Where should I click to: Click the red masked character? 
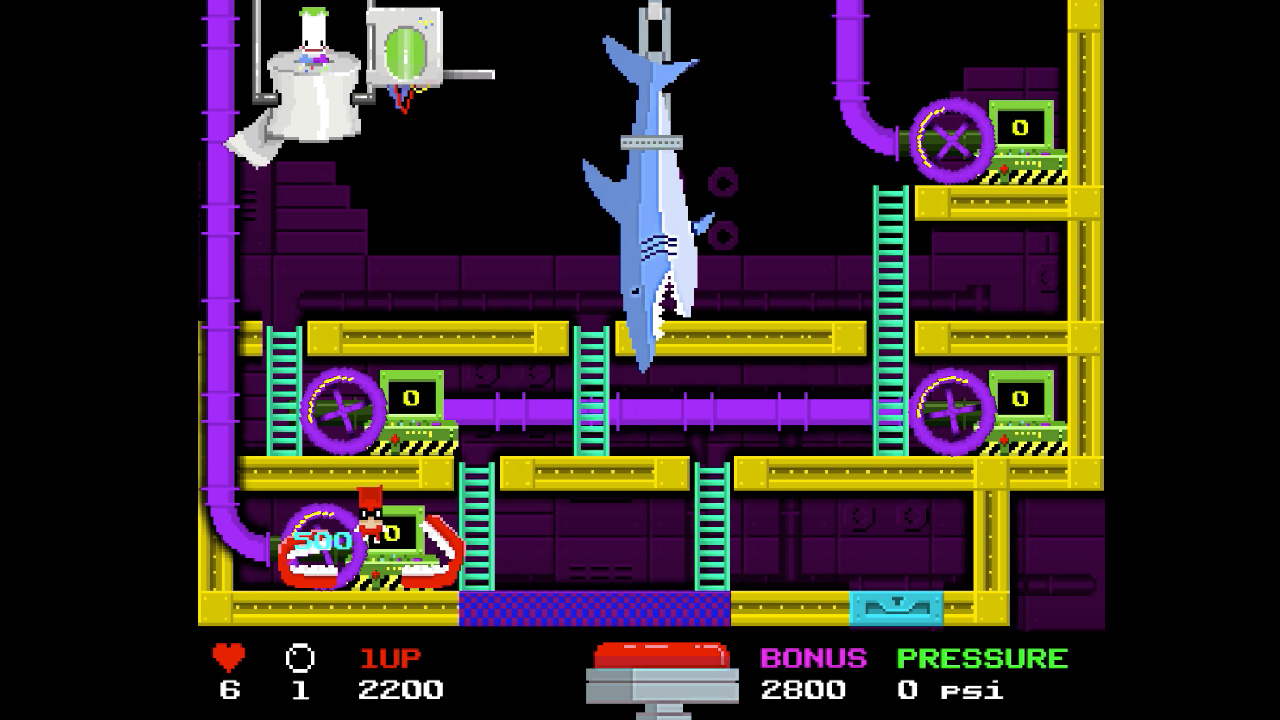click(368, 520)
